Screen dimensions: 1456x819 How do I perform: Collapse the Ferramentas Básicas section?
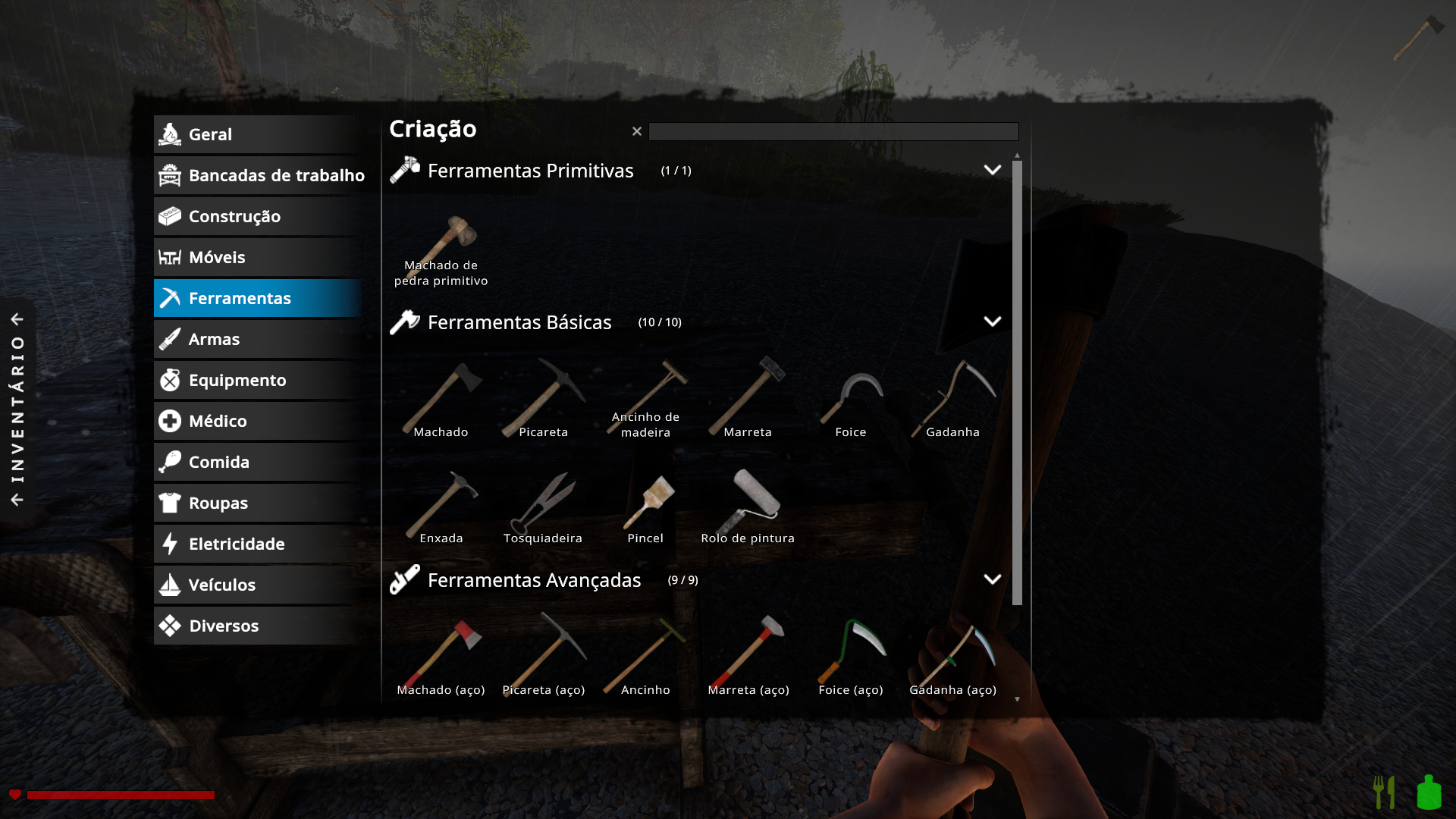tap(992, 322)
